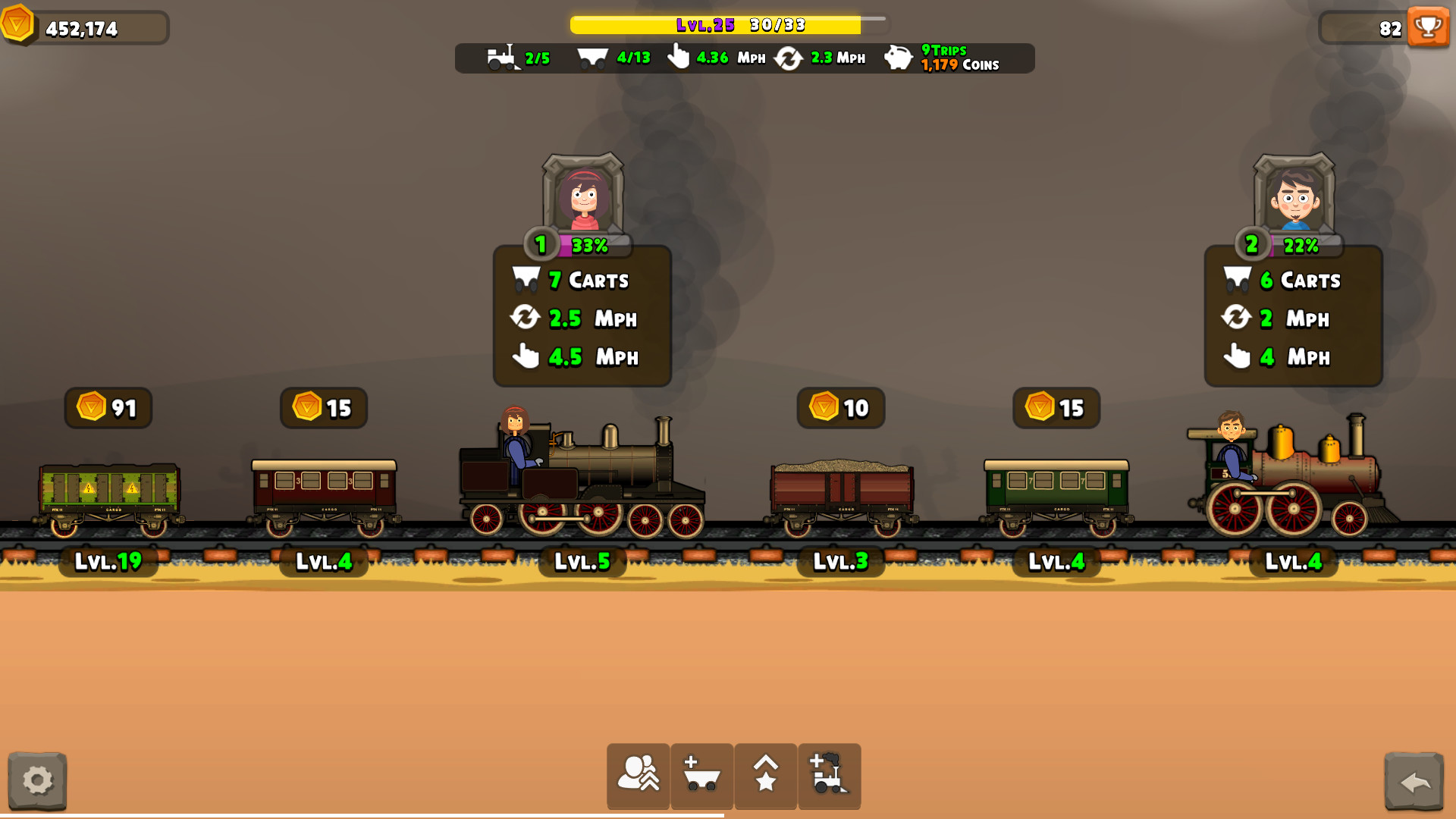The width and height of the screenshot is (1456, 819).
Task: Collect the 91 coins above the green cargo cart
Action: [108, 408]
